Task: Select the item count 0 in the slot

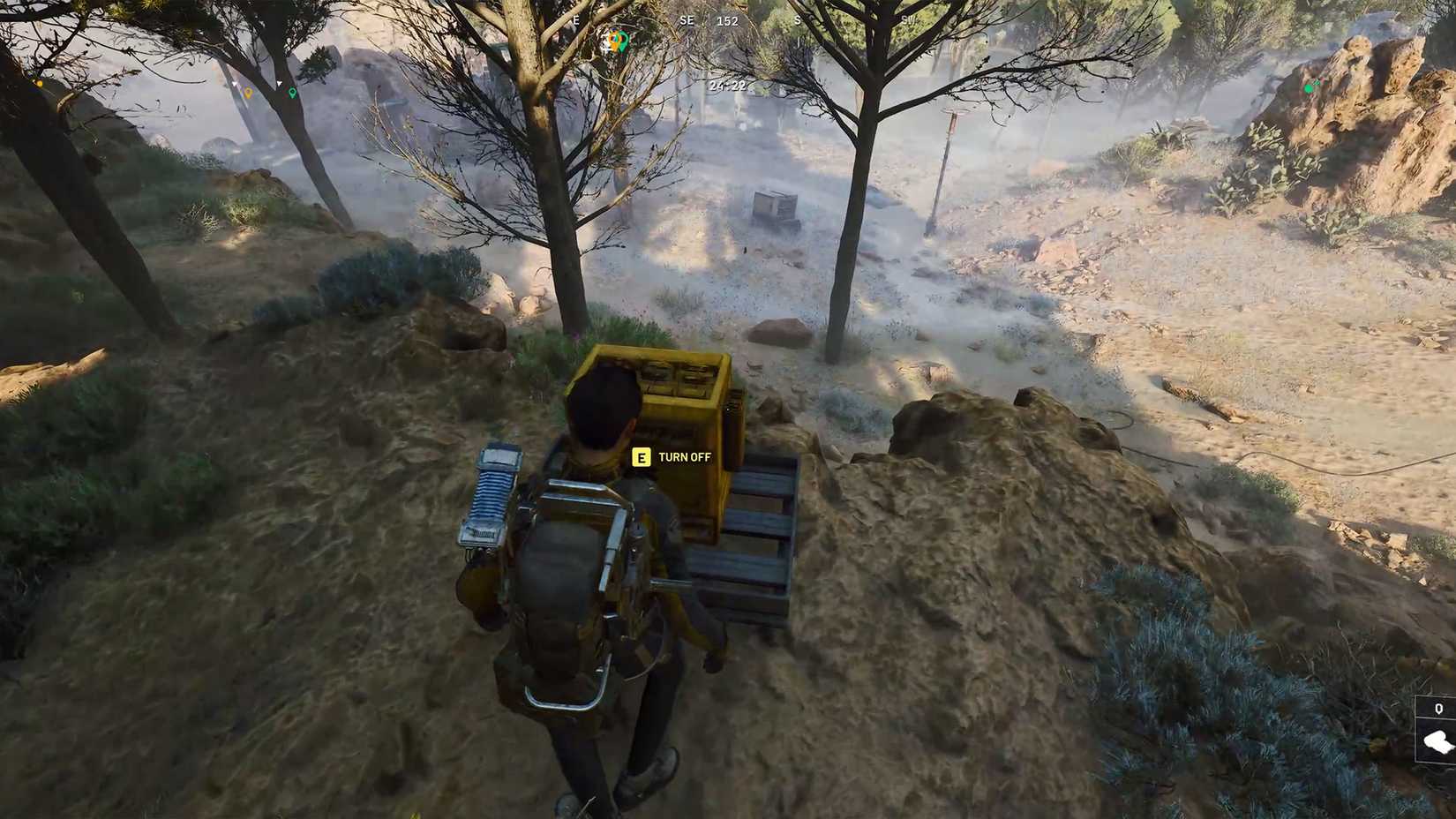Action: click(x=1438, y=710)
